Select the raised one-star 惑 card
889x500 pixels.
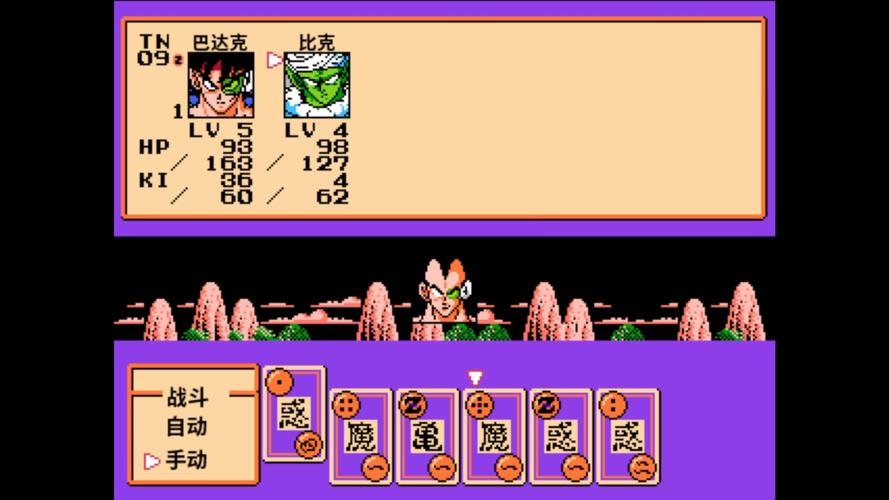pyautogui.click(x=293, y=413)
